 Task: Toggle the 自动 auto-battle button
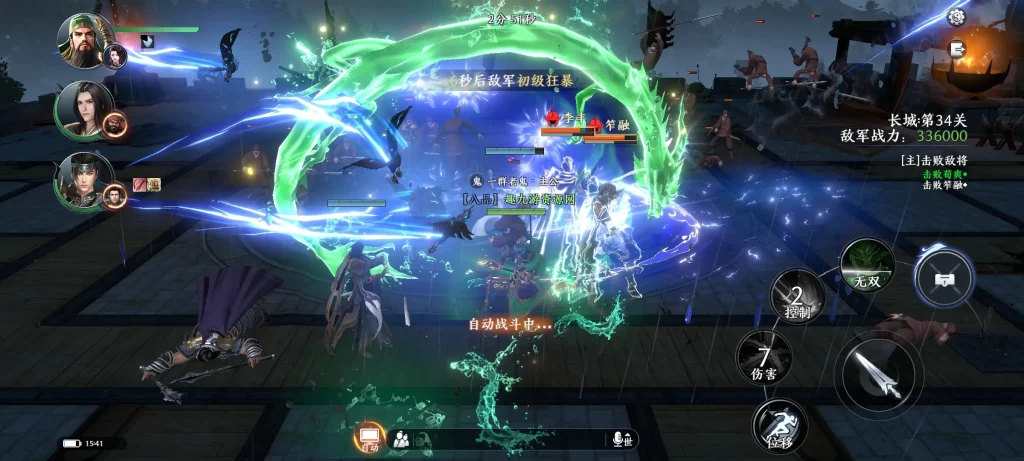pyautogui.click(x=369, y=437)
